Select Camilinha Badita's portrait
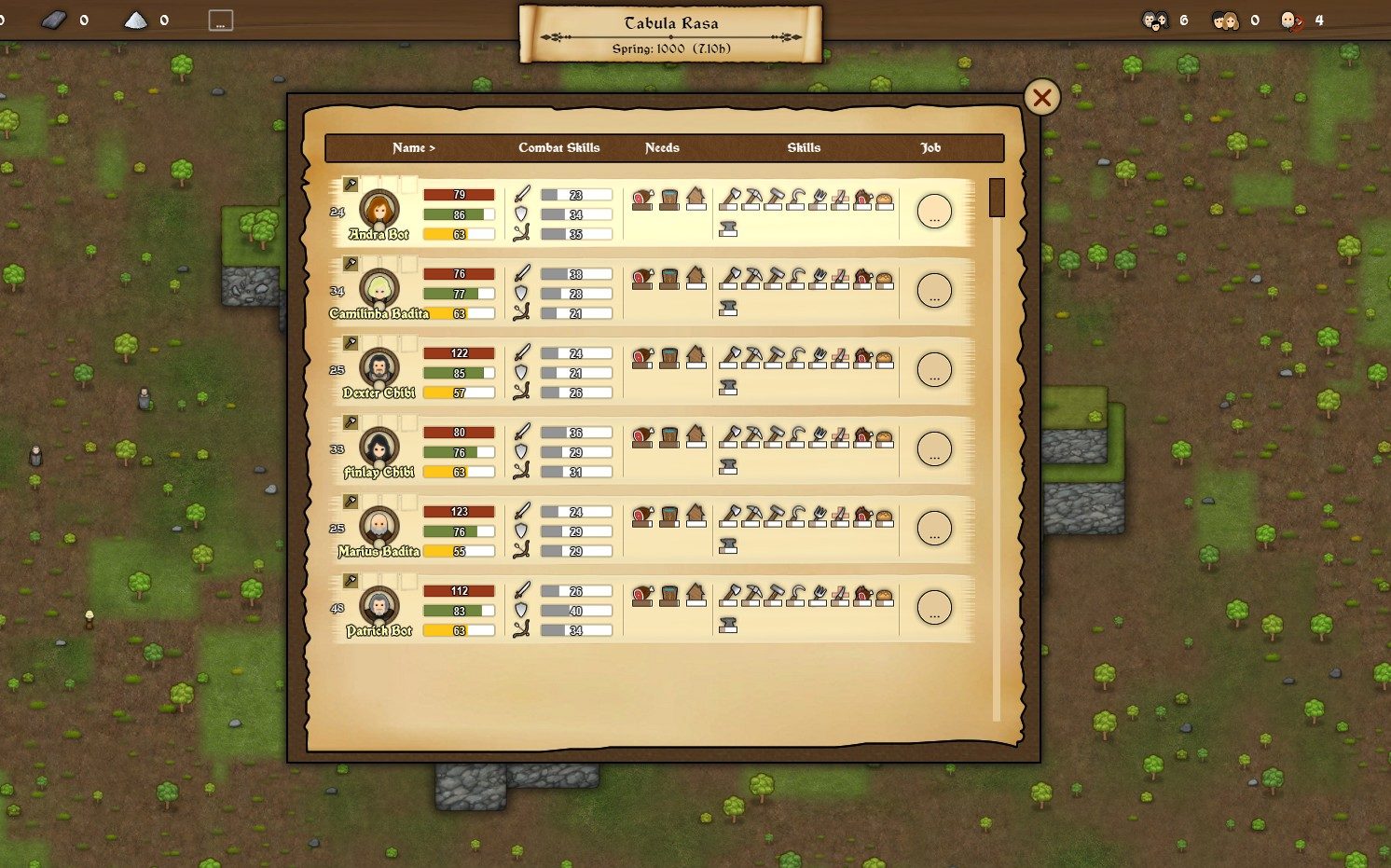This screenshot has width=1391, height=868. point(379,288)
